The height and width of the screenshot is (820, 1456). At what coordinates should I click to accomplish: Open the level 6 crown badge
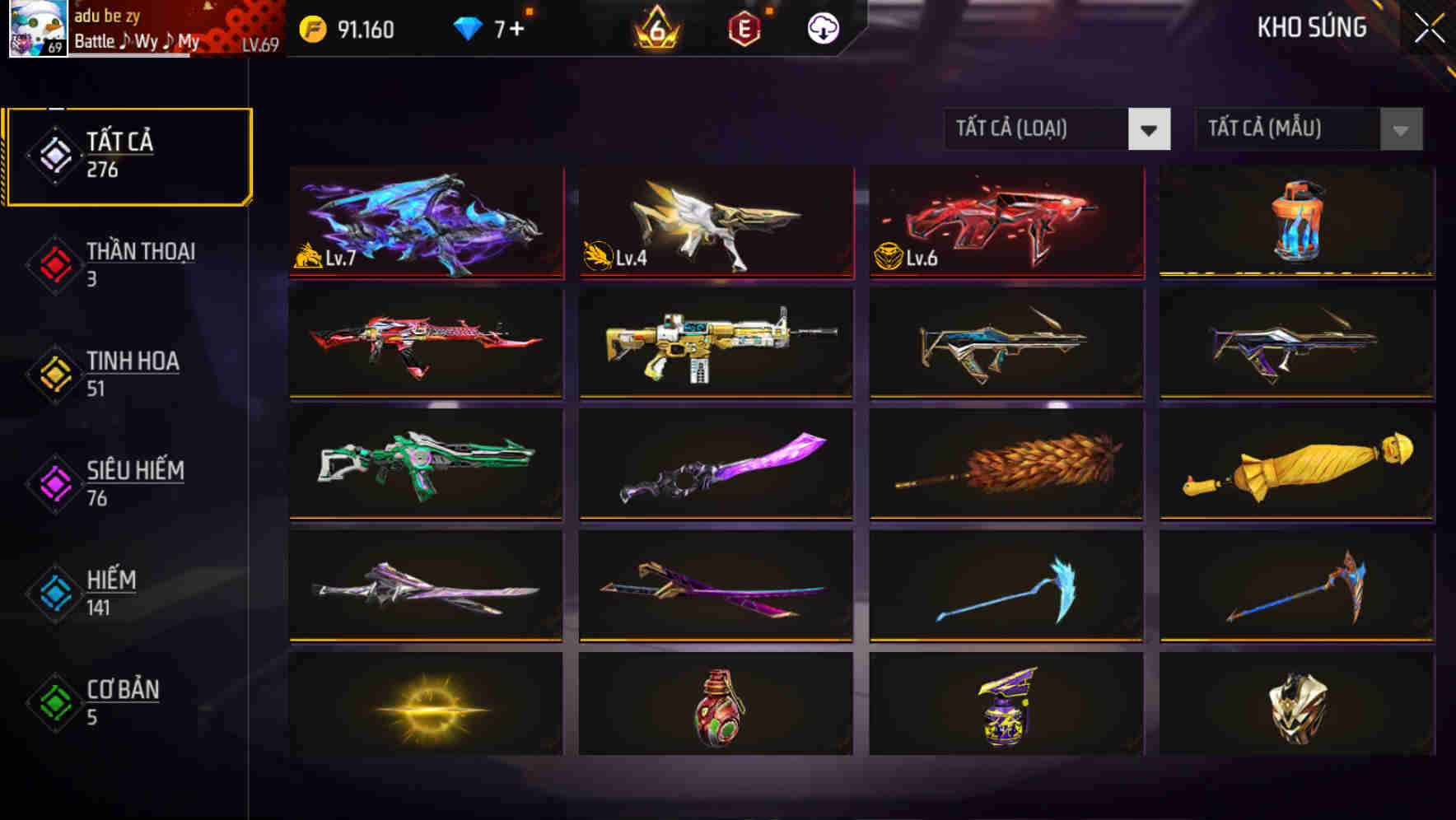[655, 29]
